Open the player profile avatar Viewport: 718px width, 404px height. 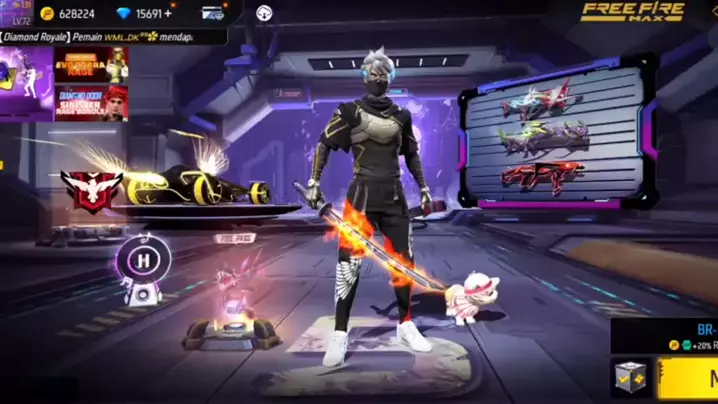[x=14, y=13]
